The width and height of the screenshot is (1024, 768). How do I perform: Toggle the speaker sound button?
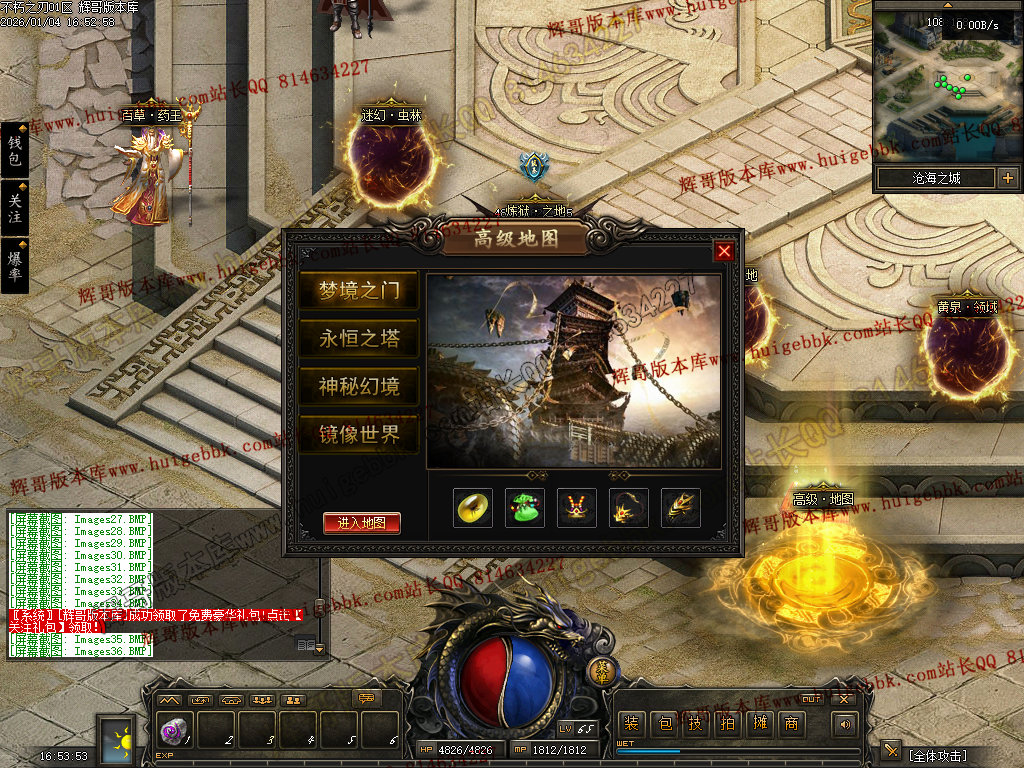coord(846,724)
